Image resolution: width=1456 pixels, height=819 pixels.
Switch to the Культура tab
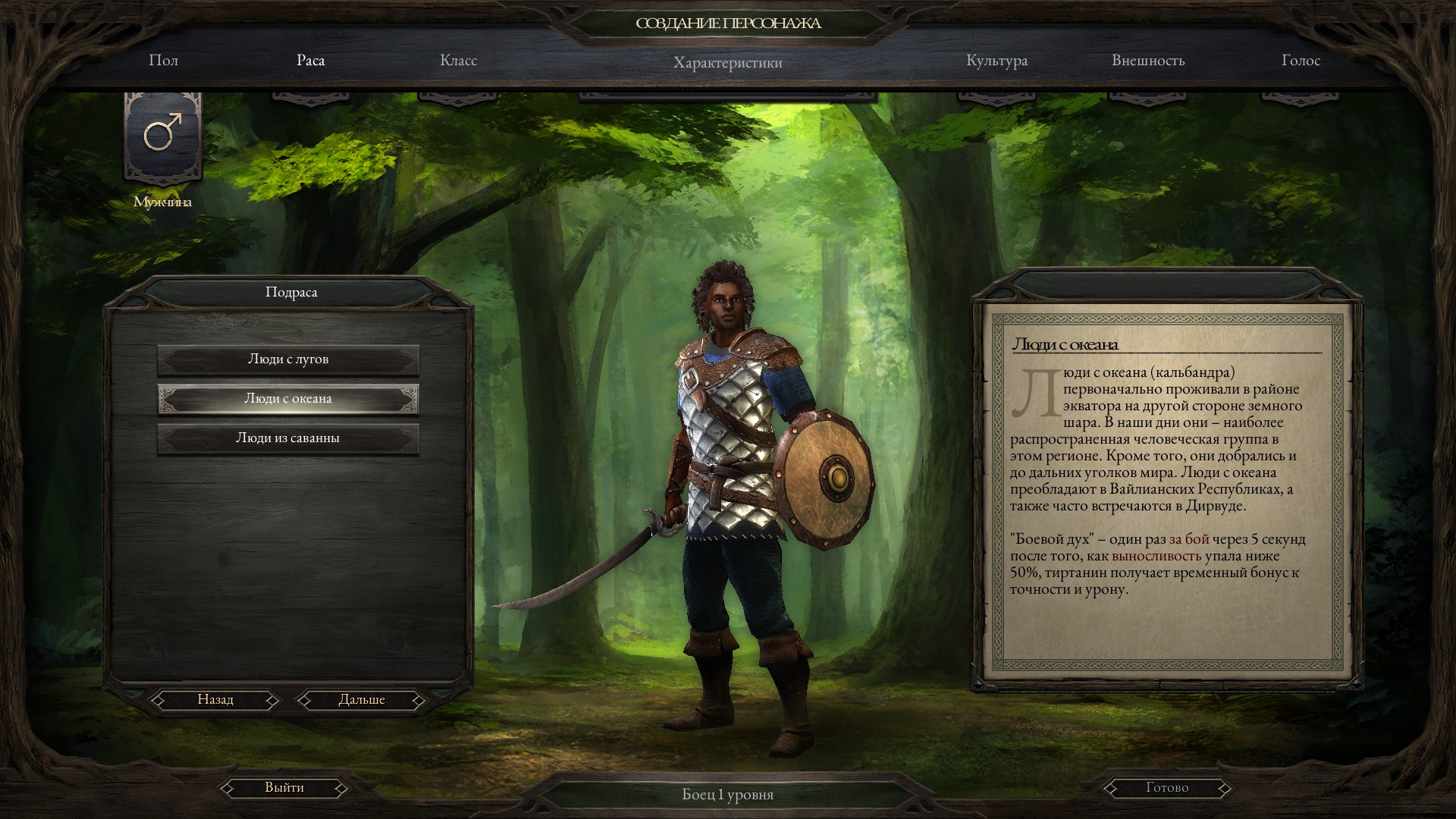click(997, 61)
